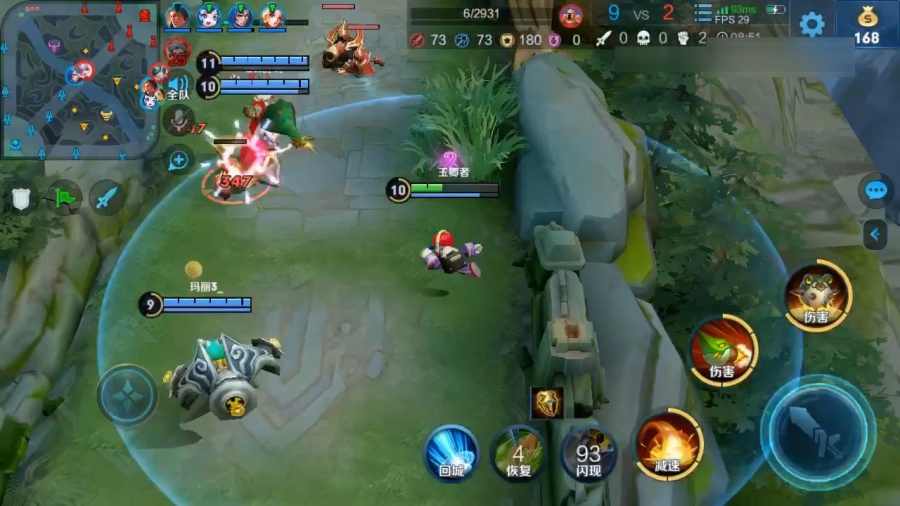Tap the minimap
Image resolution: width=900 pixels, height=506 pixels.
(x=80, y=80)
